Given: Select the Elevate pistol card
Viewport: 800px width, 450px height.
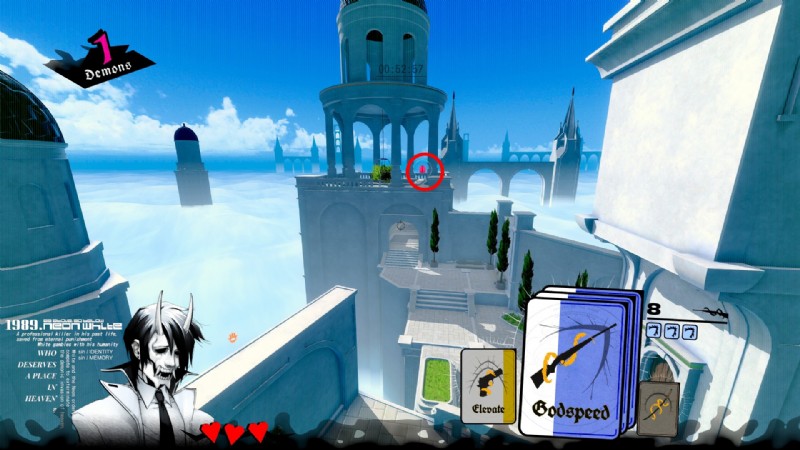Looking at the screenshot, I should (x=487, y=384).
